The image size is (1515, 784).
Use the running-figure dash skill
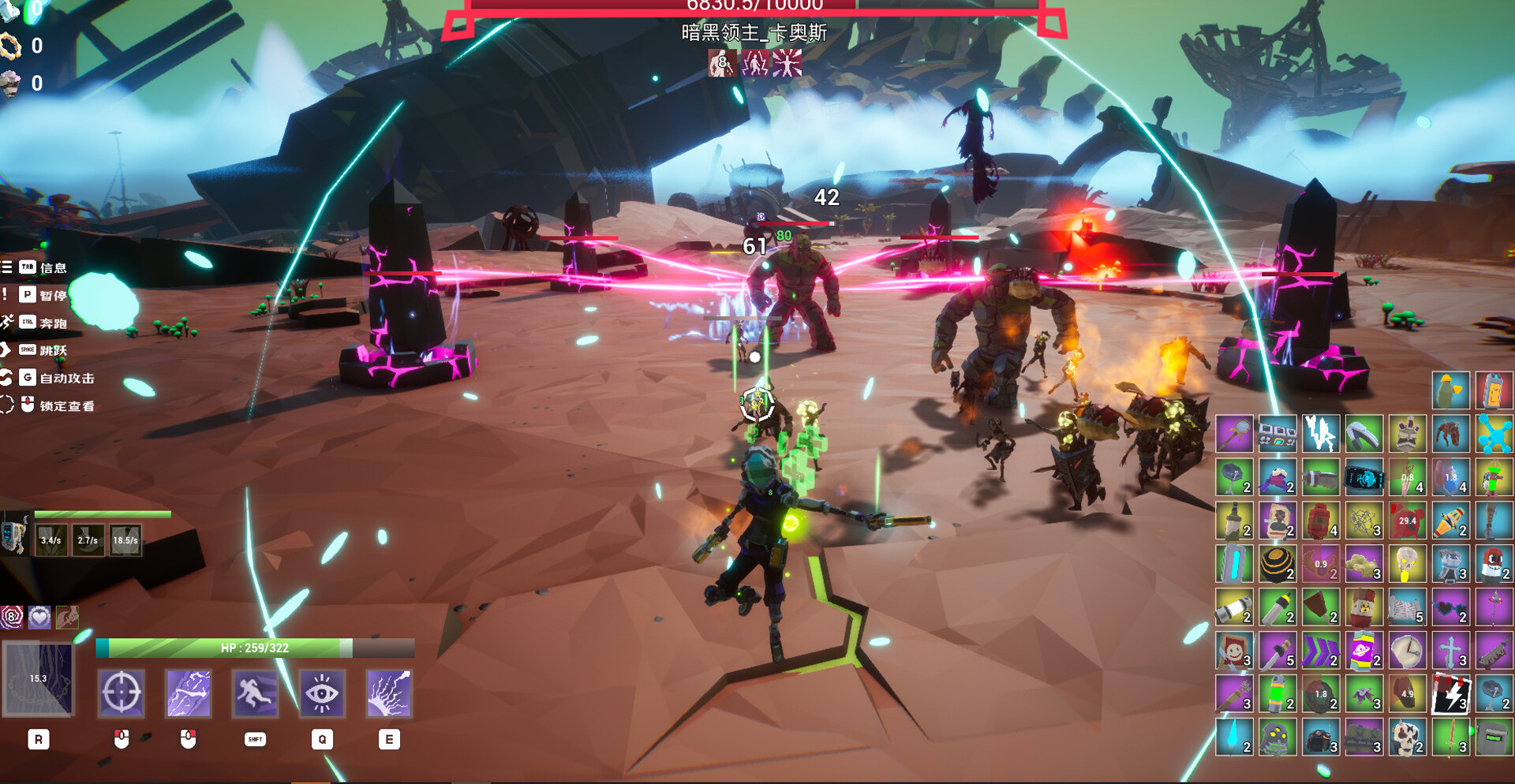tap(255, 694)
